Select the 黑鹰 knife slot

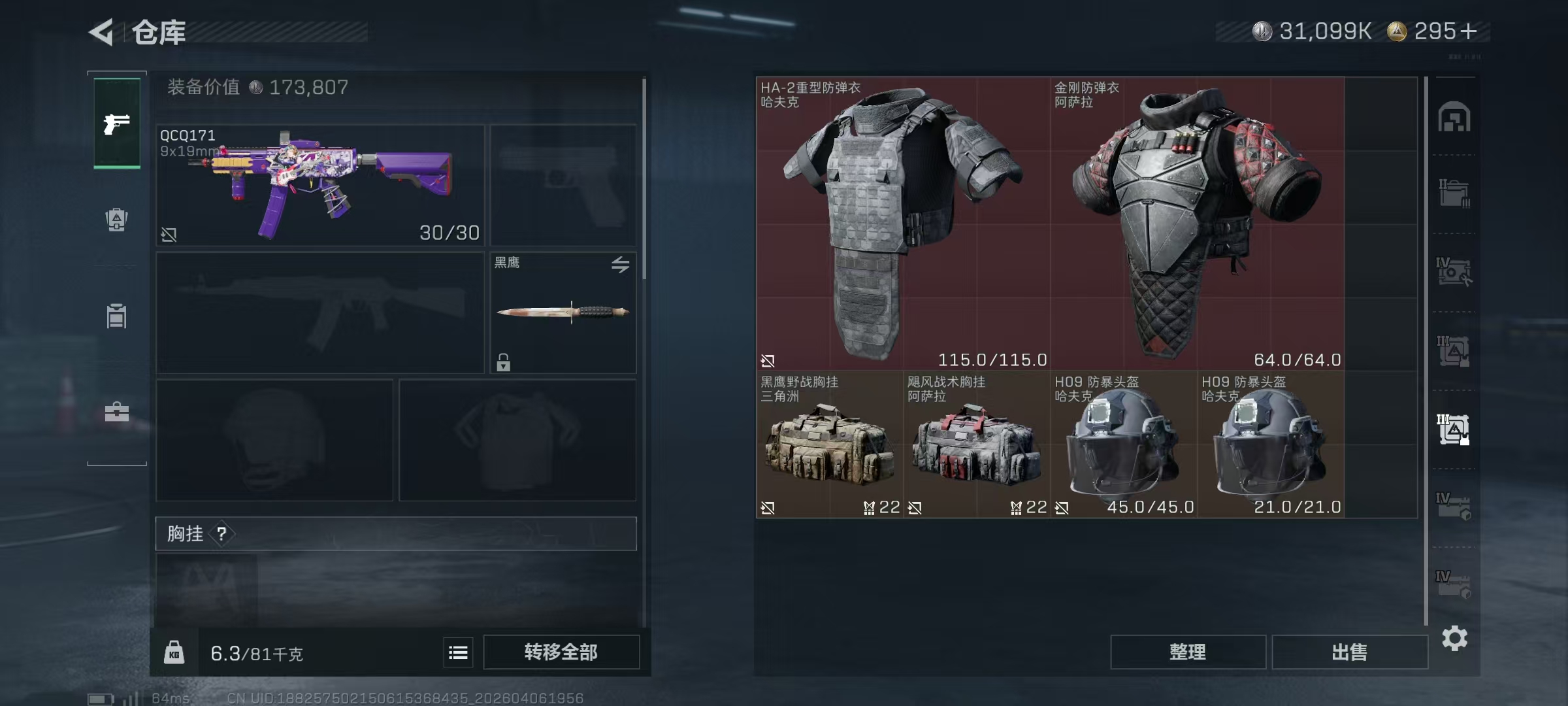click(x=563, y=312)
